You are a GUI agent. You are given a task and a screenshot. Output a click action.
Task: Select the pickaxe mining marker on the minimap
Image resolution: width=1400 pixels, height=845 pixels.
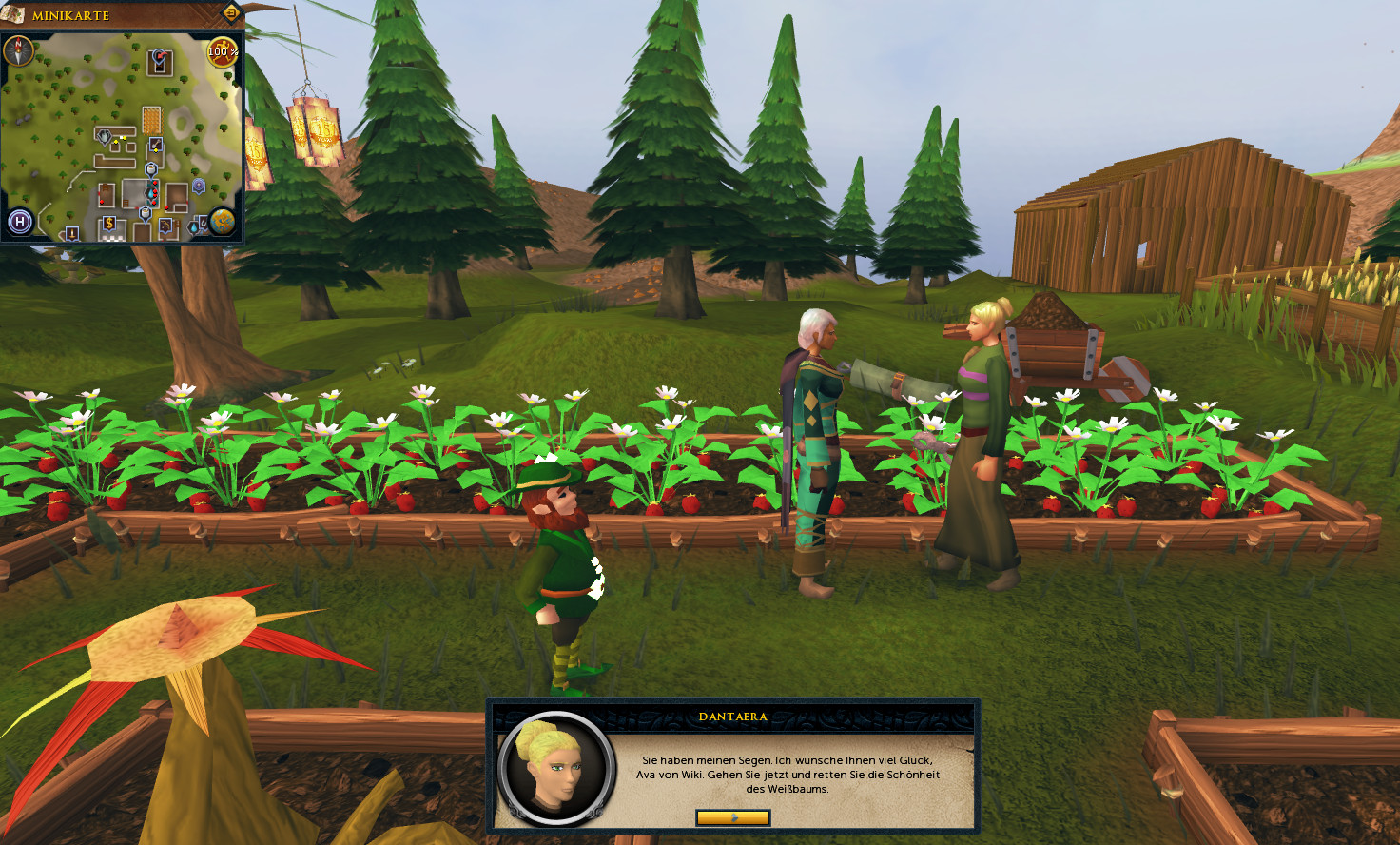coord(166,226)
